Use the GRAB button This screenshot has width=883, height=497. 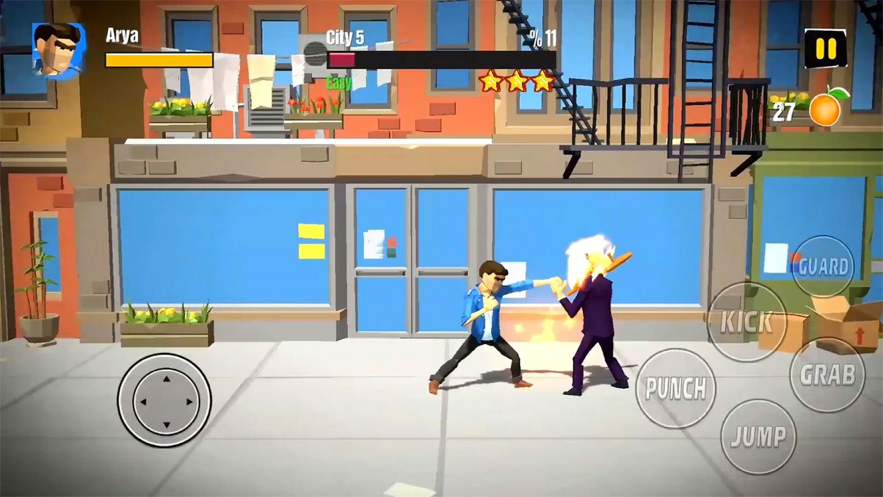827,375
